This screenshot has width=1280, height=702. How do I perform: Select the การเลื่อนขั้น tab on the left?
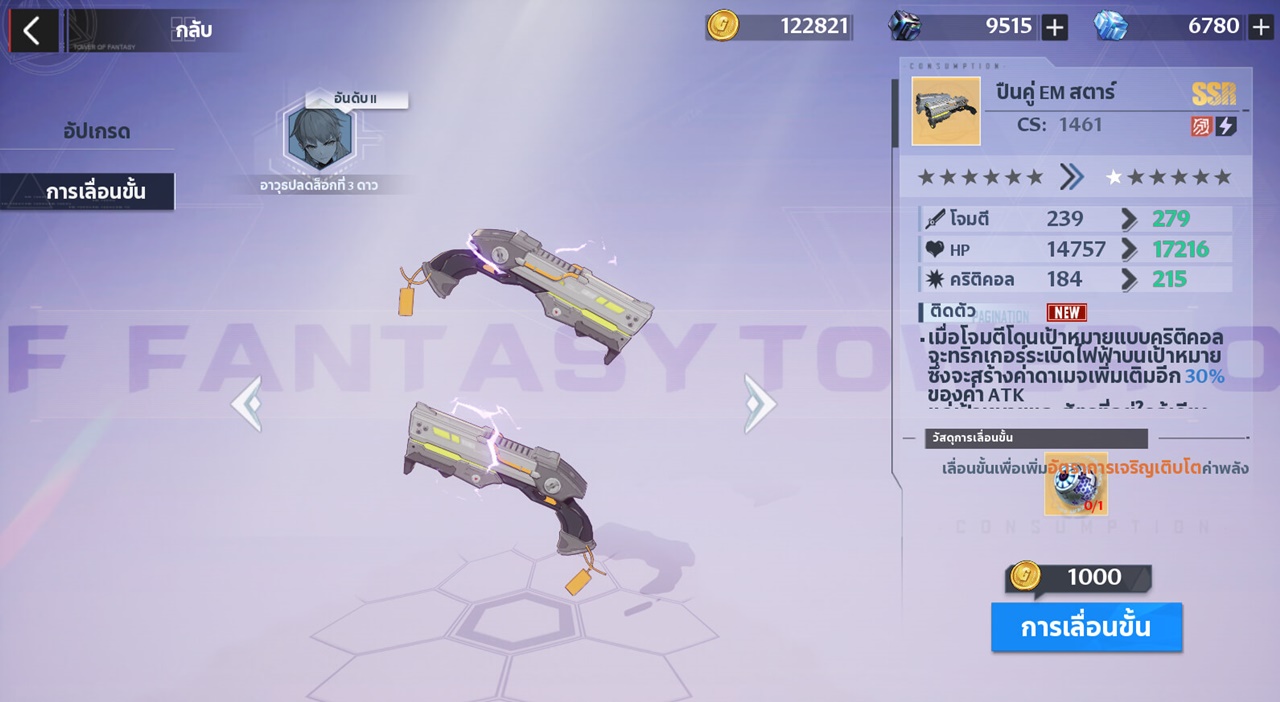click(95, 191)
